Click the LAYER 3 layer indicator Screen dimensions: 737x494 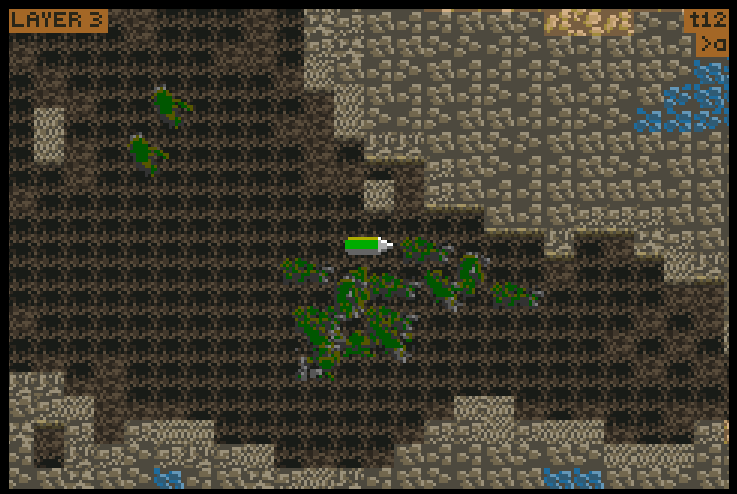coord(58,21)
